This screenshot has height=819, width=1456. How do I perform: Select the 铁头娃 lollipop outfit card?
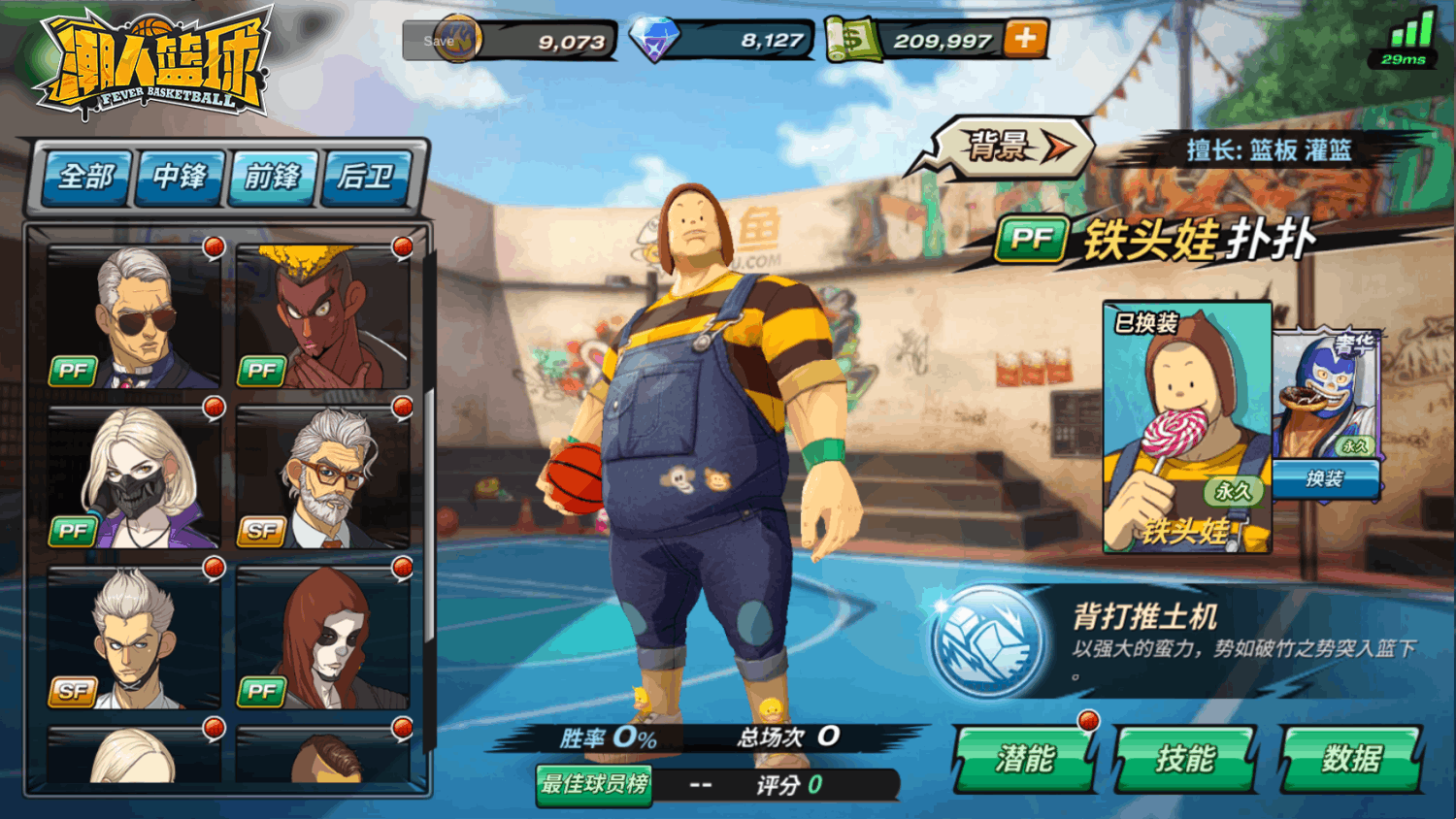click(x=1186, y=427)
